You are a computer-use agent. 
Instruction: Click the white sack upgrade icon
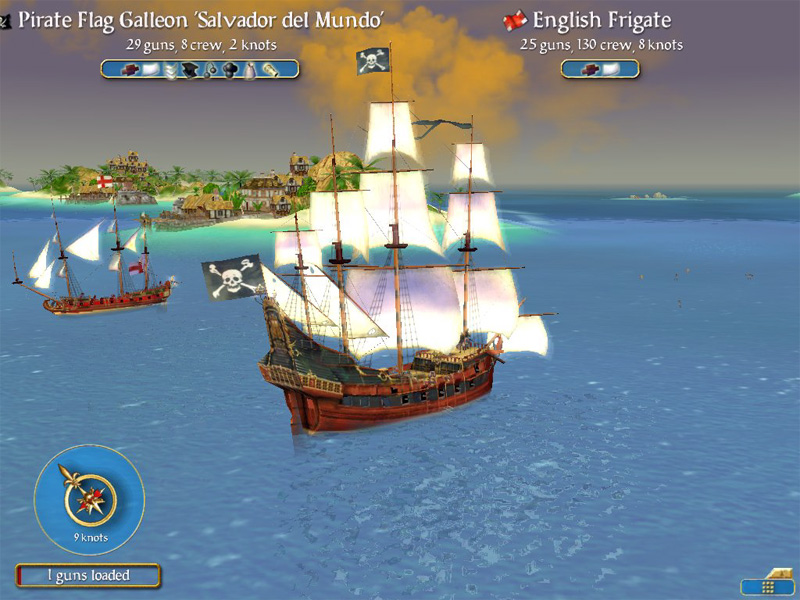(x=251, y=69)
